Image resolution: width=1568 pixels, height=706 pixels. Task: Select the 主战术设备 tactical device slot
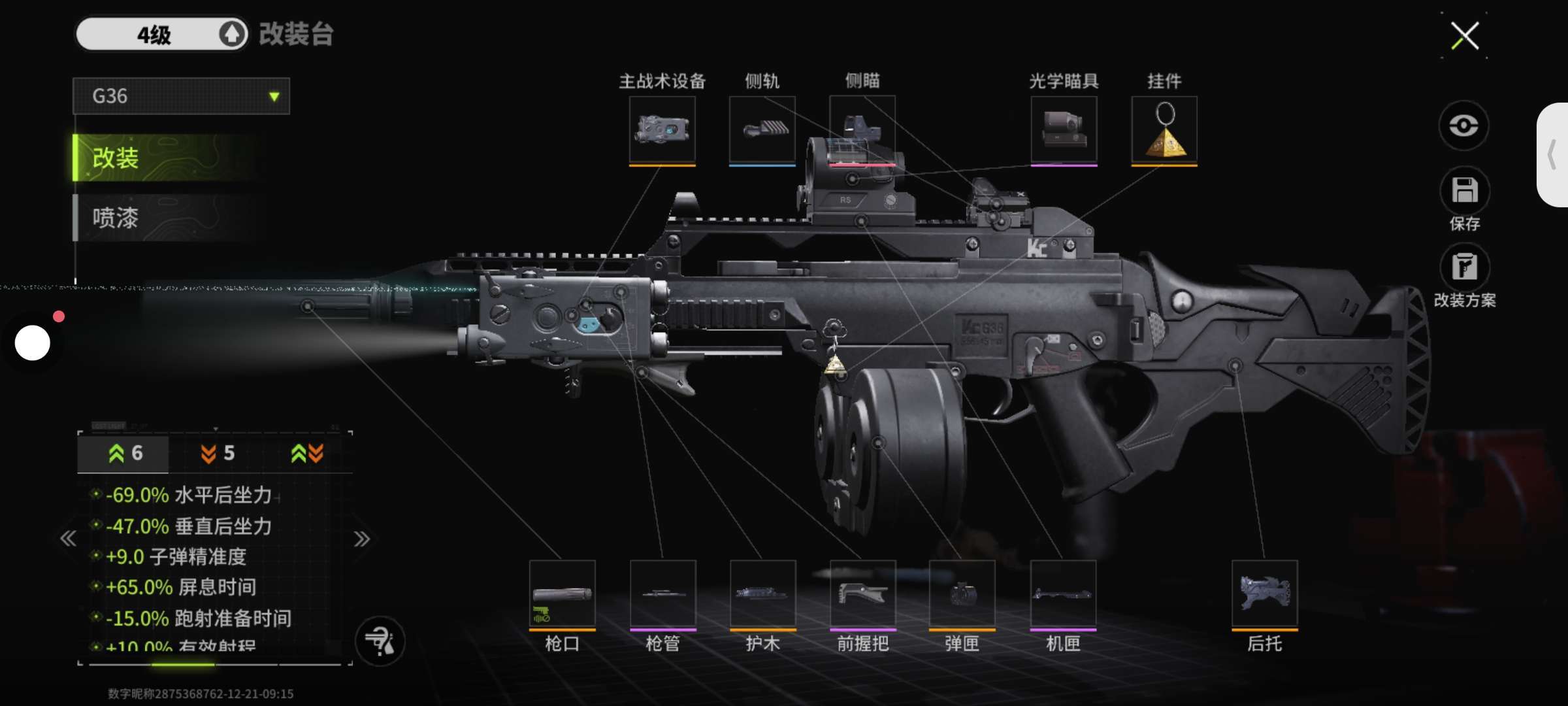pyautogui.click(x=662, y=129)
